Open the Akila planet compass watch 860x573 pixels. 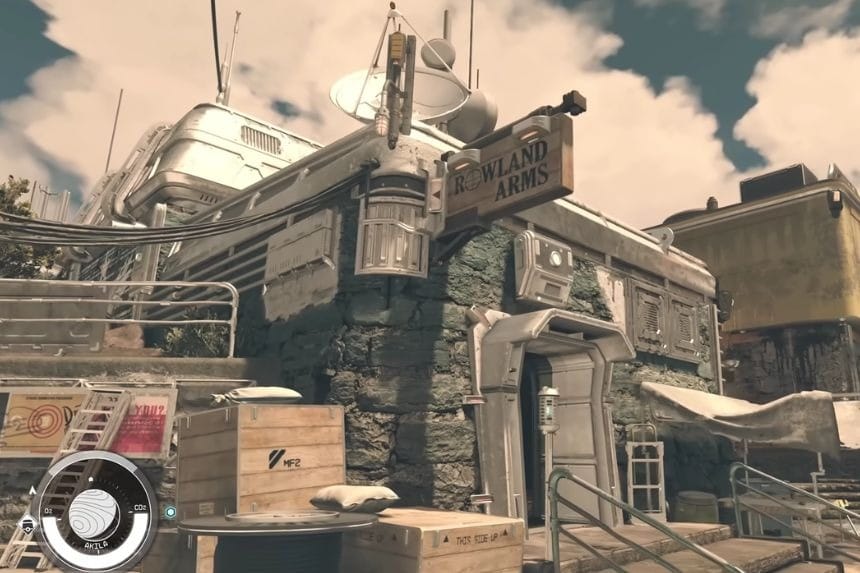pos(94,513)
